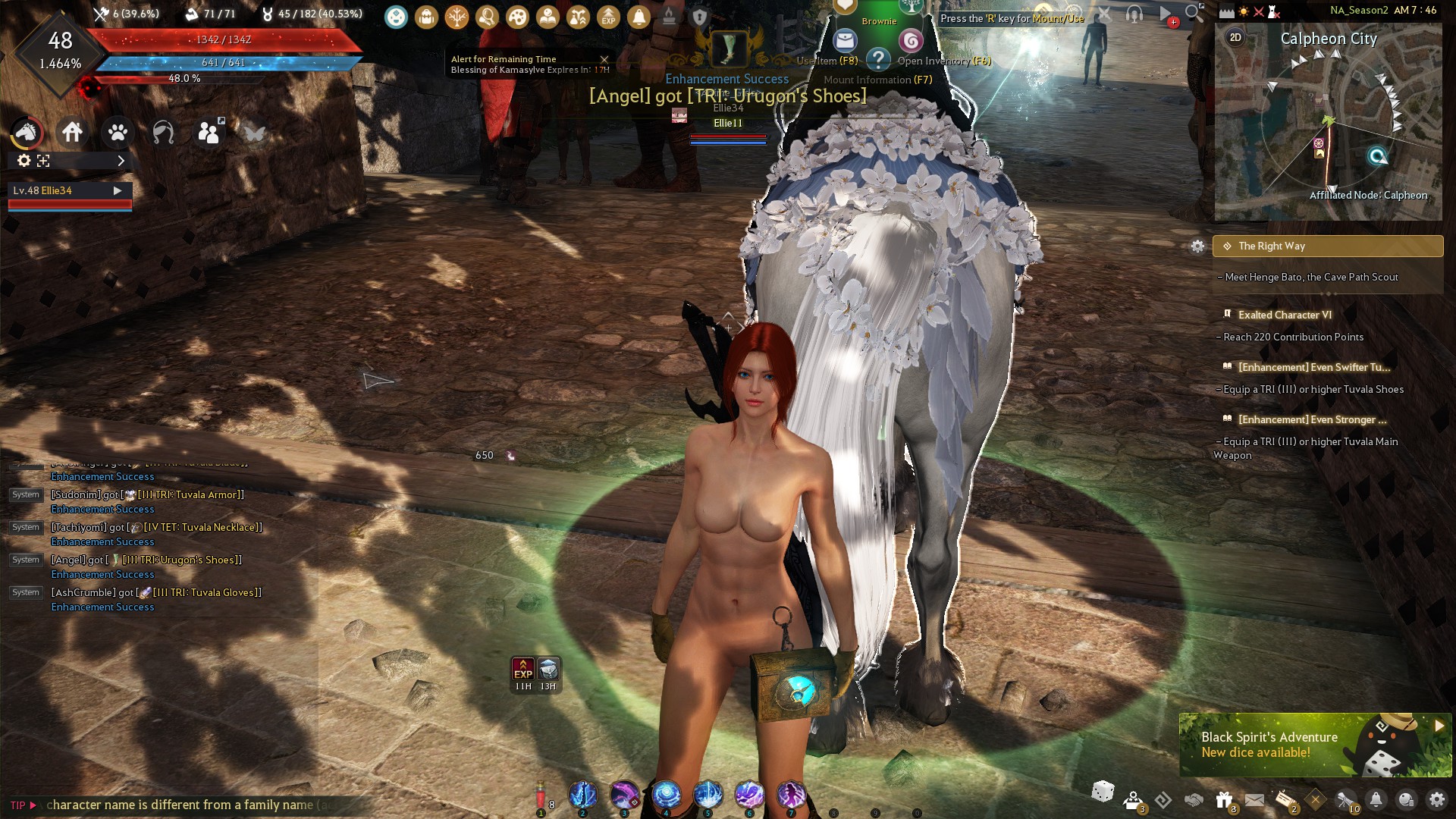Open the horse mount icon
The image size is (1456, 819).
tap(27, 133)
